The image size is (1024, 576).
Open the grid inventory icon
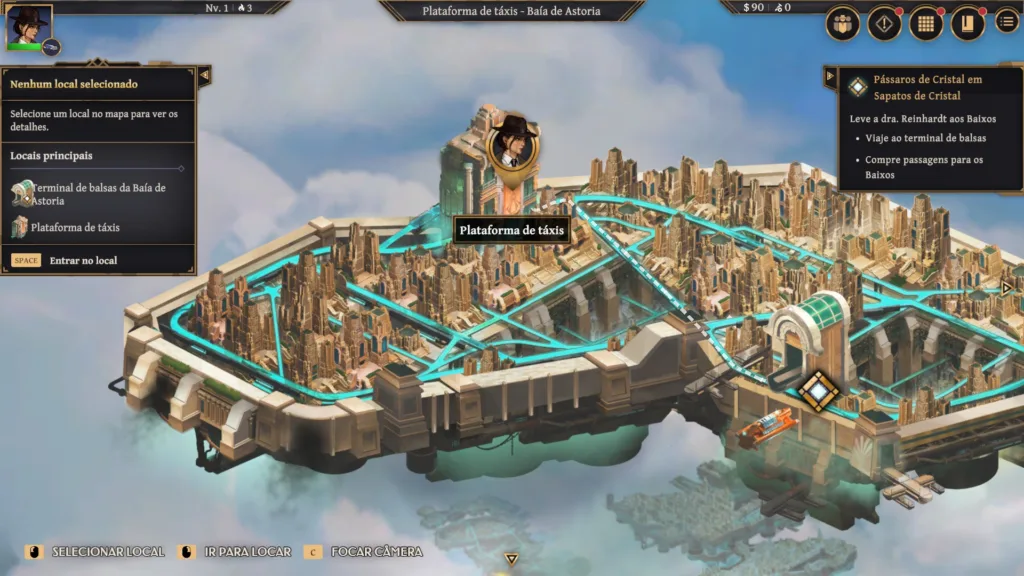(x=926, y=24)
